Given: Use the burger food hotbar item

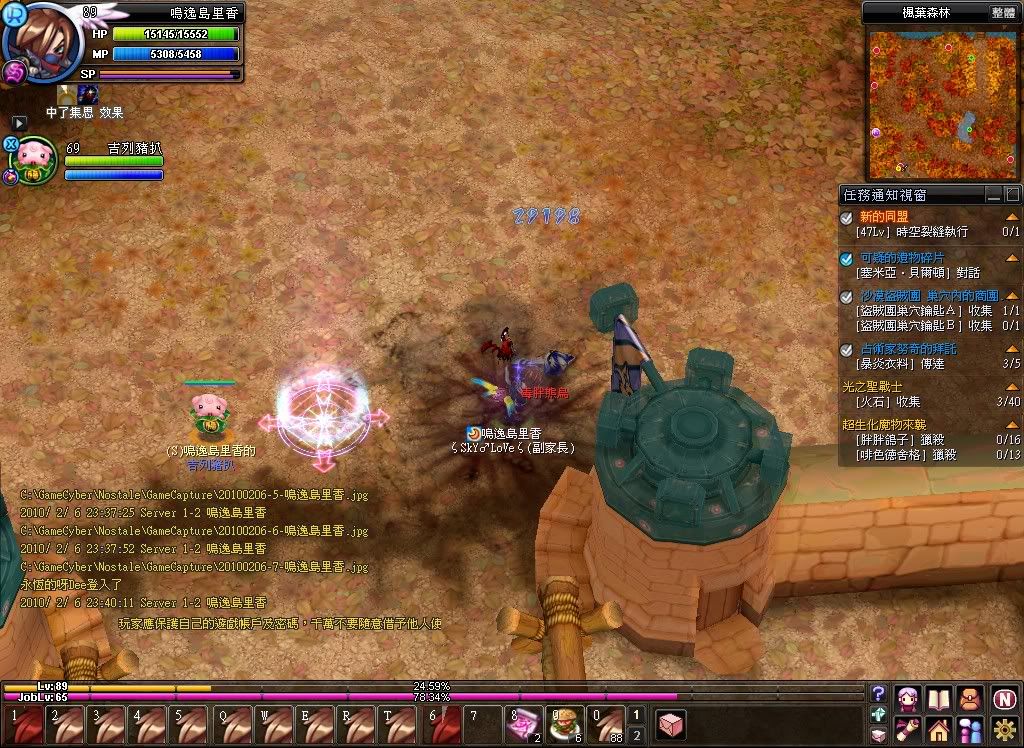Looking at the screenshot, I should [x=563, y=722].
